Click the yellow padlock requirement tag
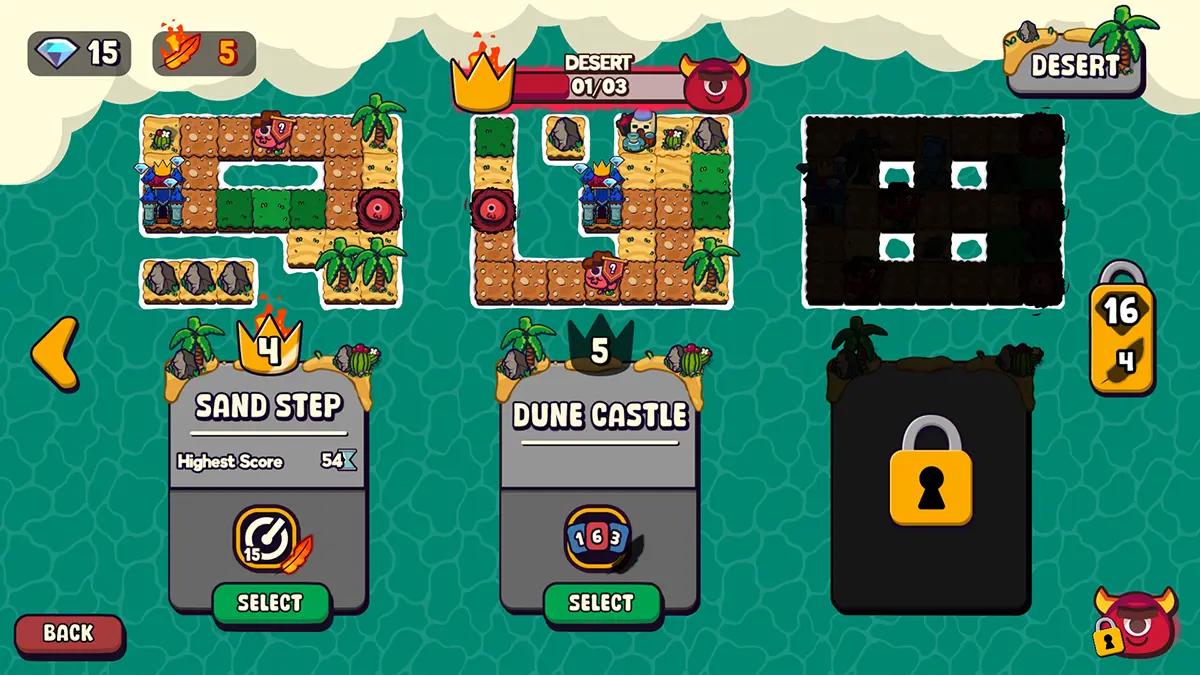The height and width of the screenshot is (675, 1200). click(x=1121, y=330)
